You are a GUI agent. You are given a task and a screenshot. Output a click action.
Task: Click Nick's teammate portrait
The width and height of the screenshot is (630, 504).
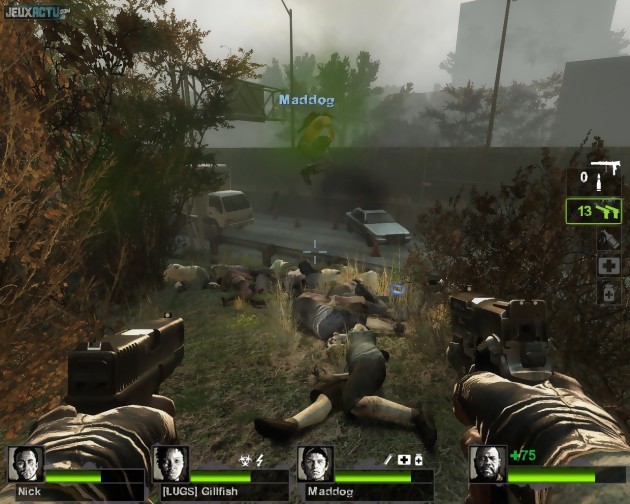pyautogui.click(x=25, y=464)
